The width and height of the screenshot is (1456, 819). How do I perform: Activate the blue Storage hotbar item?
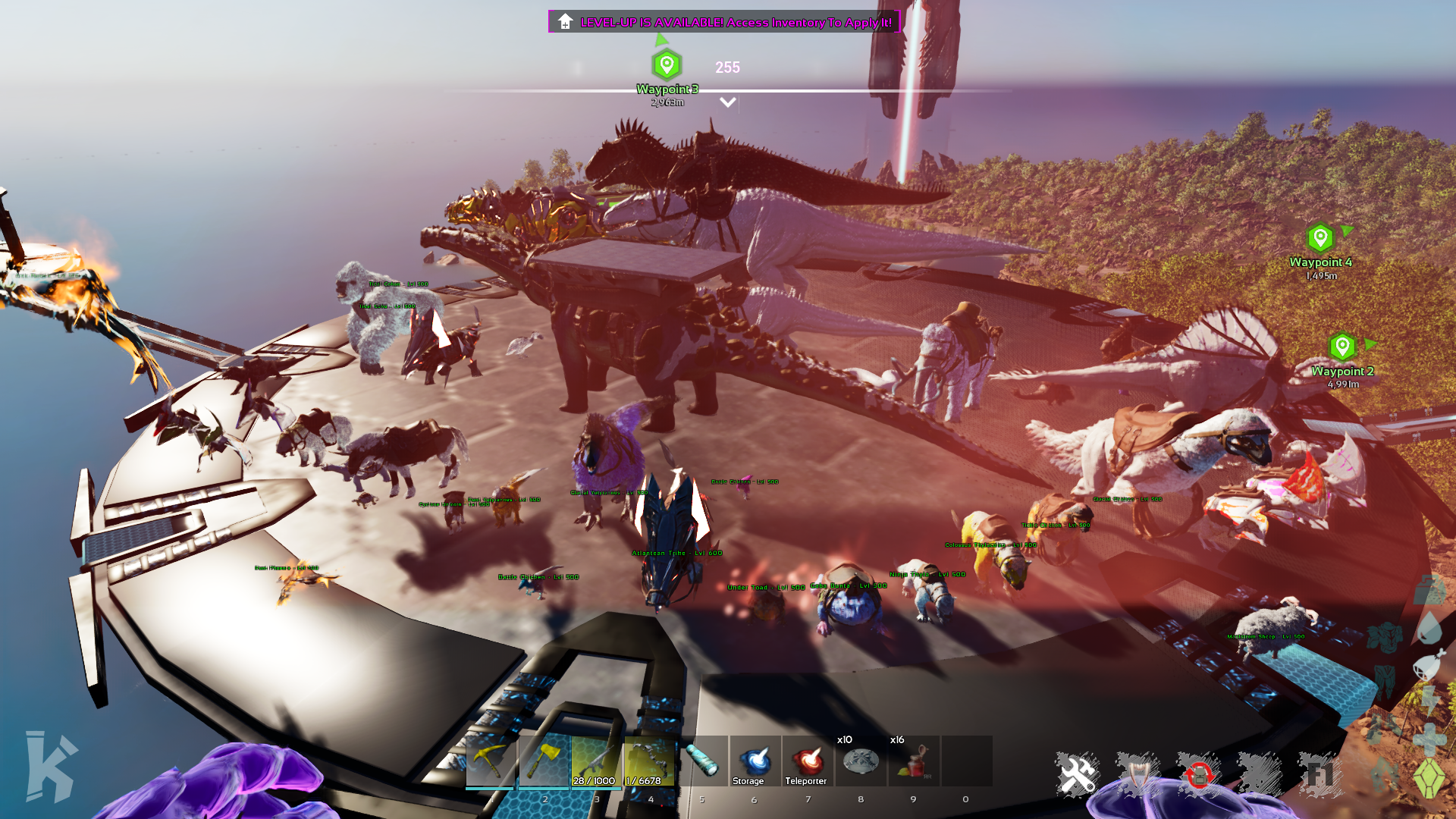point(755,761)
